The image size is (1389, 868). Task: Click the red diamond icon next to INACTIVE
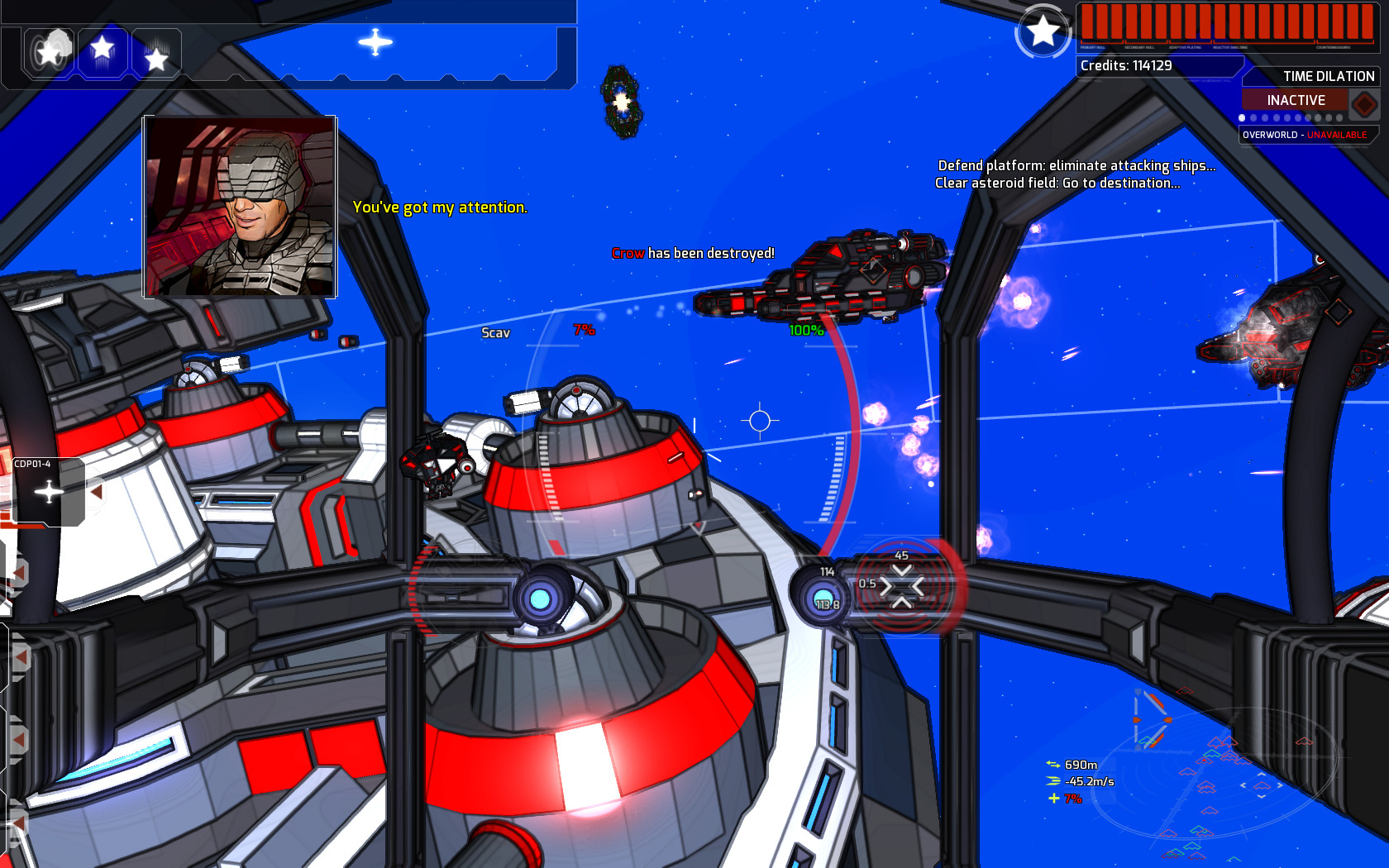1365,100
